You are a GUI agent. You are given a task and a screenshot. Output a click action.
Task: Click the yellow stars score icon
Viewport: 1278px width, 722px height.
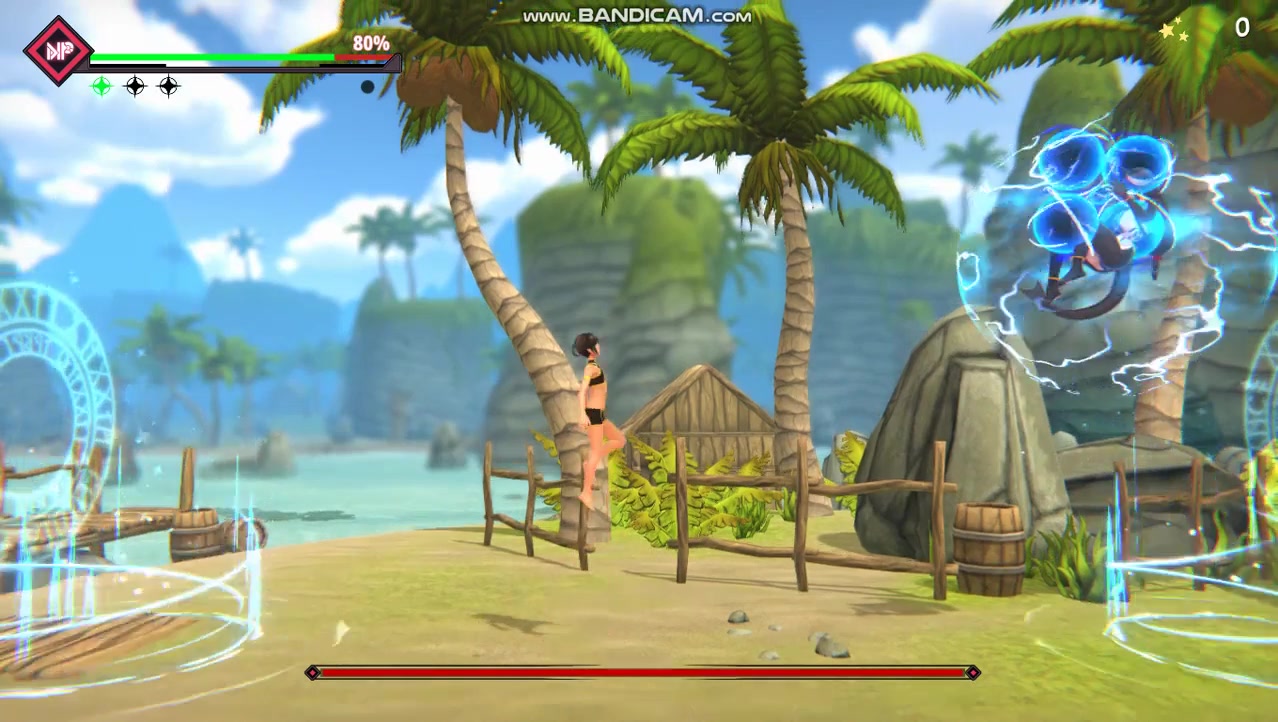[1174, 32]
